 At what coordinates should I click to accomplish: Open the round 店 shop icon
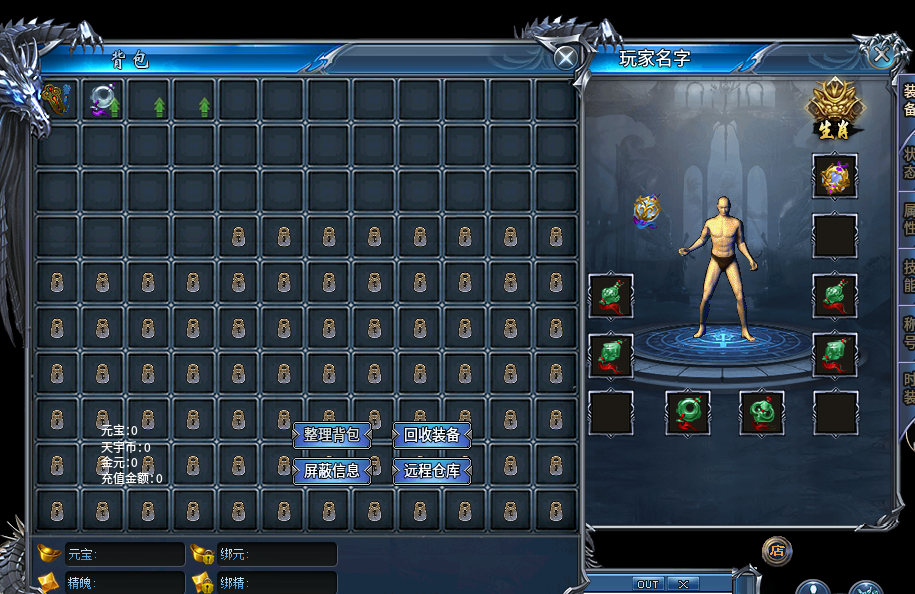777,550
